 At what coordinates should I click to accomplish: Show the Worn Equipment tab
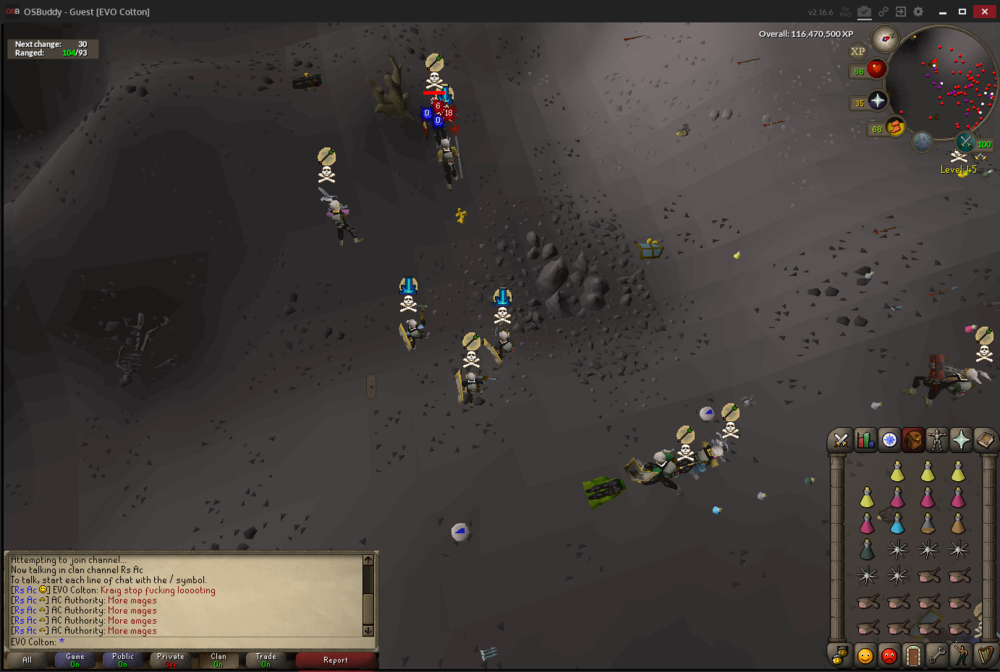(937, 440)
